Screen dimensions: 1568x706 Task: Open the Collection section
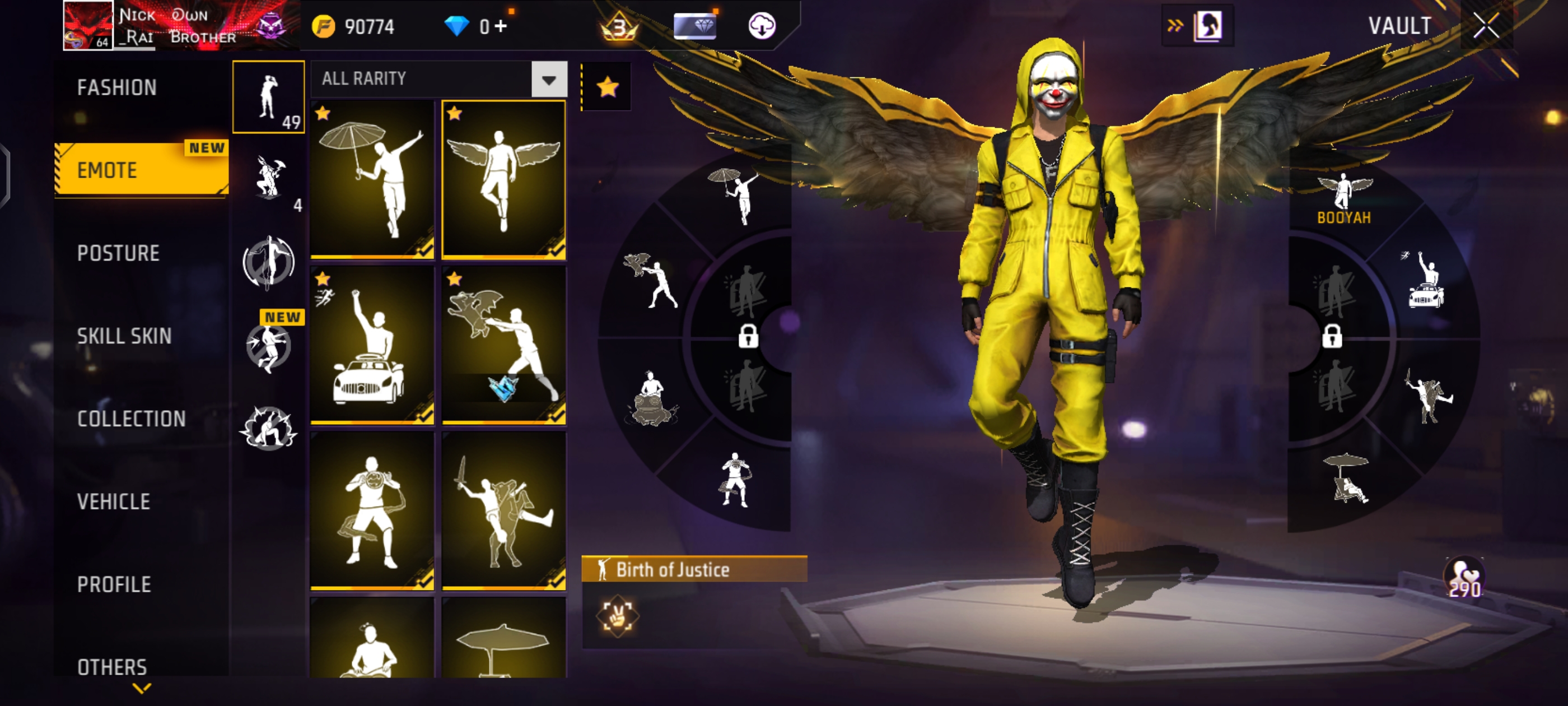132,419
